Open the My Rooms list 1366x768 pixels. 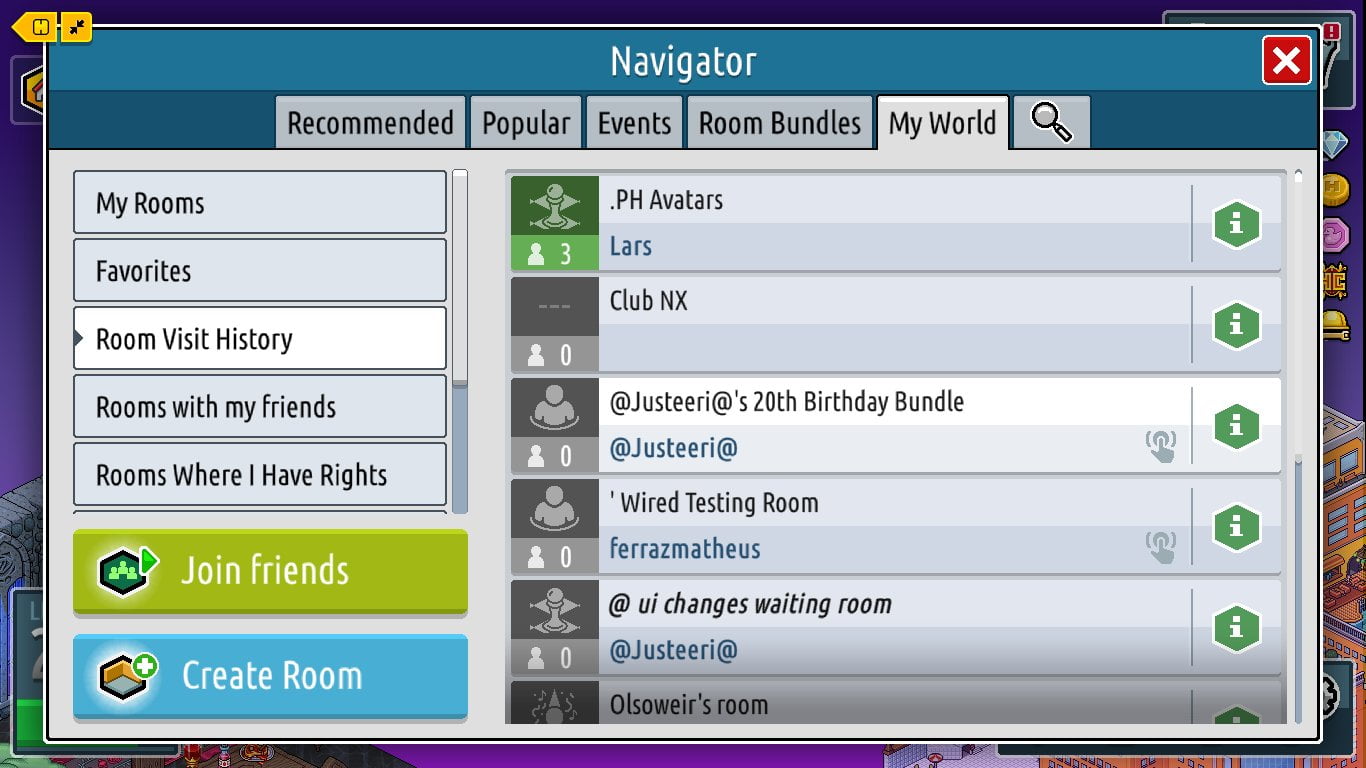click(x=259, y=203)
